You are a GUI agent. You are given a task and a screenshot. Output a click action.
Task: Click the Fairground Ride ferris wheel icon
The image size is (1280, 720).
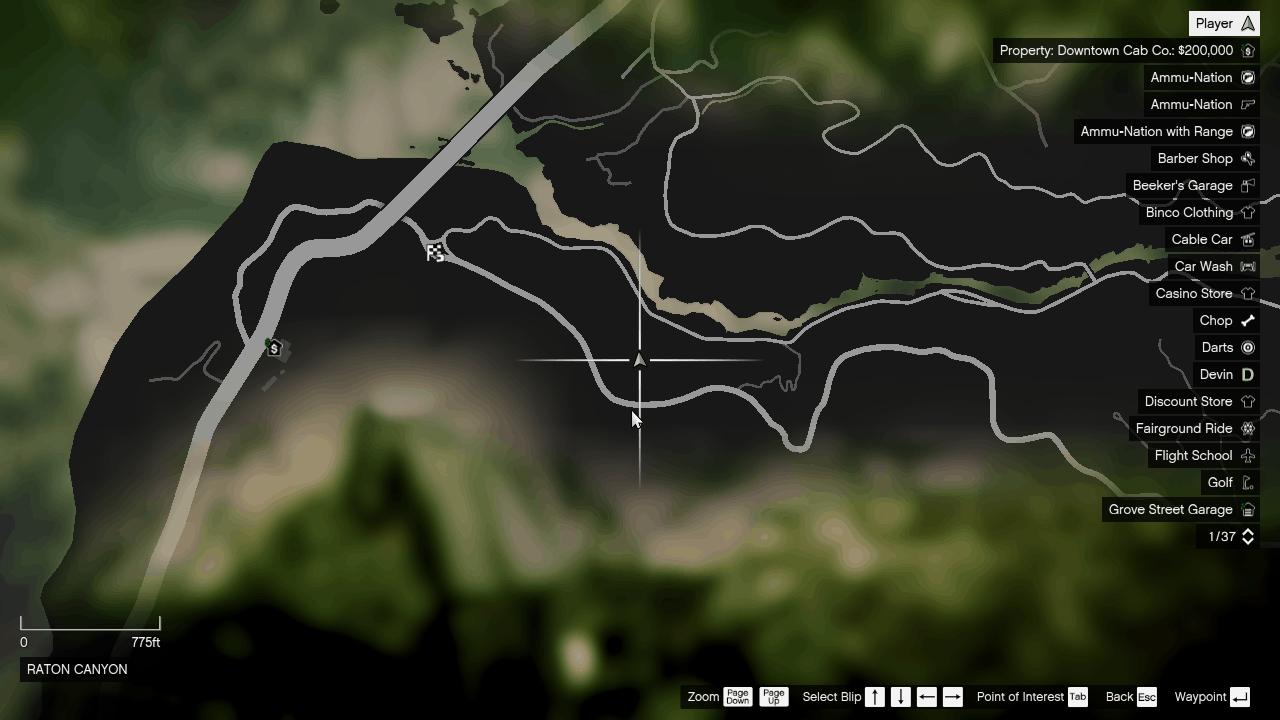pyautogui.click(x=1247, y=428)
